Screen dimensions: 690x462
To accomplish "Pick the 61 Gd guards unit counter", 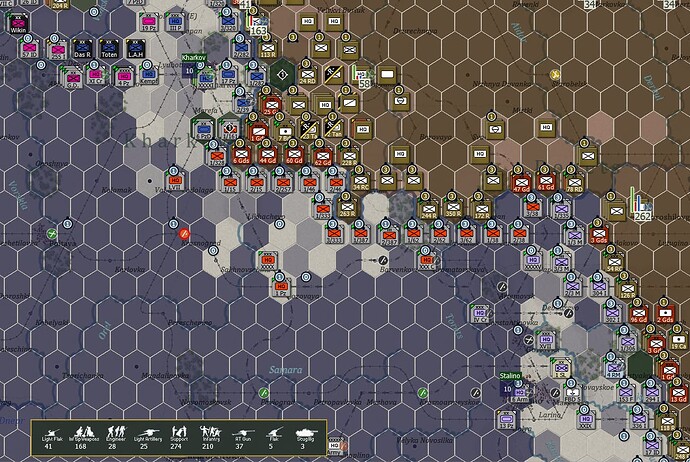I will [x=546, y=181].
